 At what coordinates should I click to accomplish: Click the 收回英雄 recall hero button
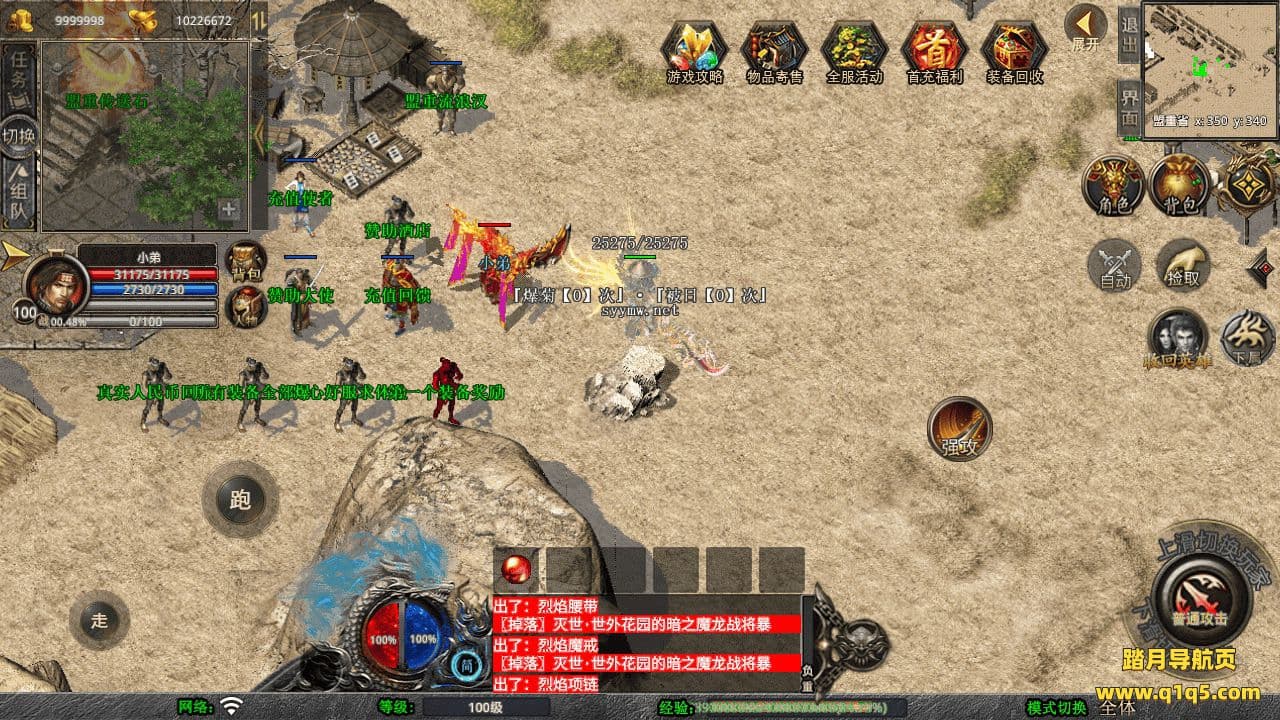pyautogui.click(x=1177, y=338)
